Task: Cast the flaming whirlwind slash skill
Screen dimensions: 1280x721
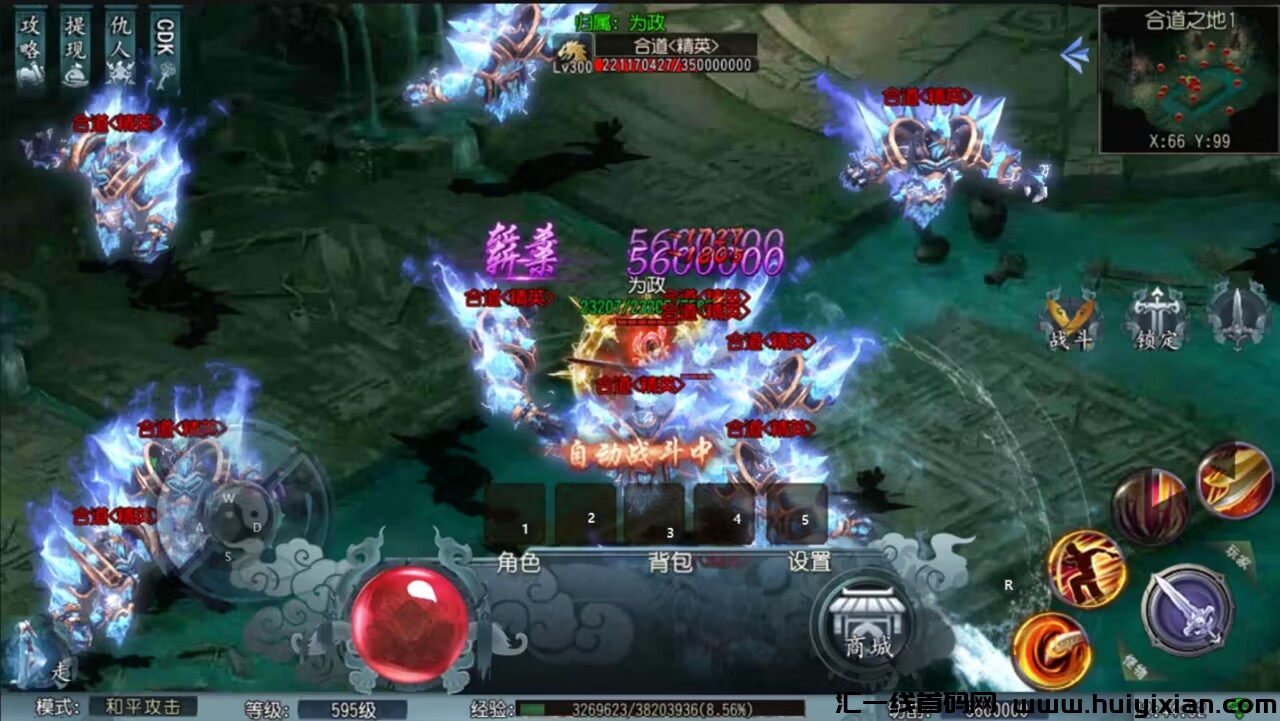Action: [1051, 651]
